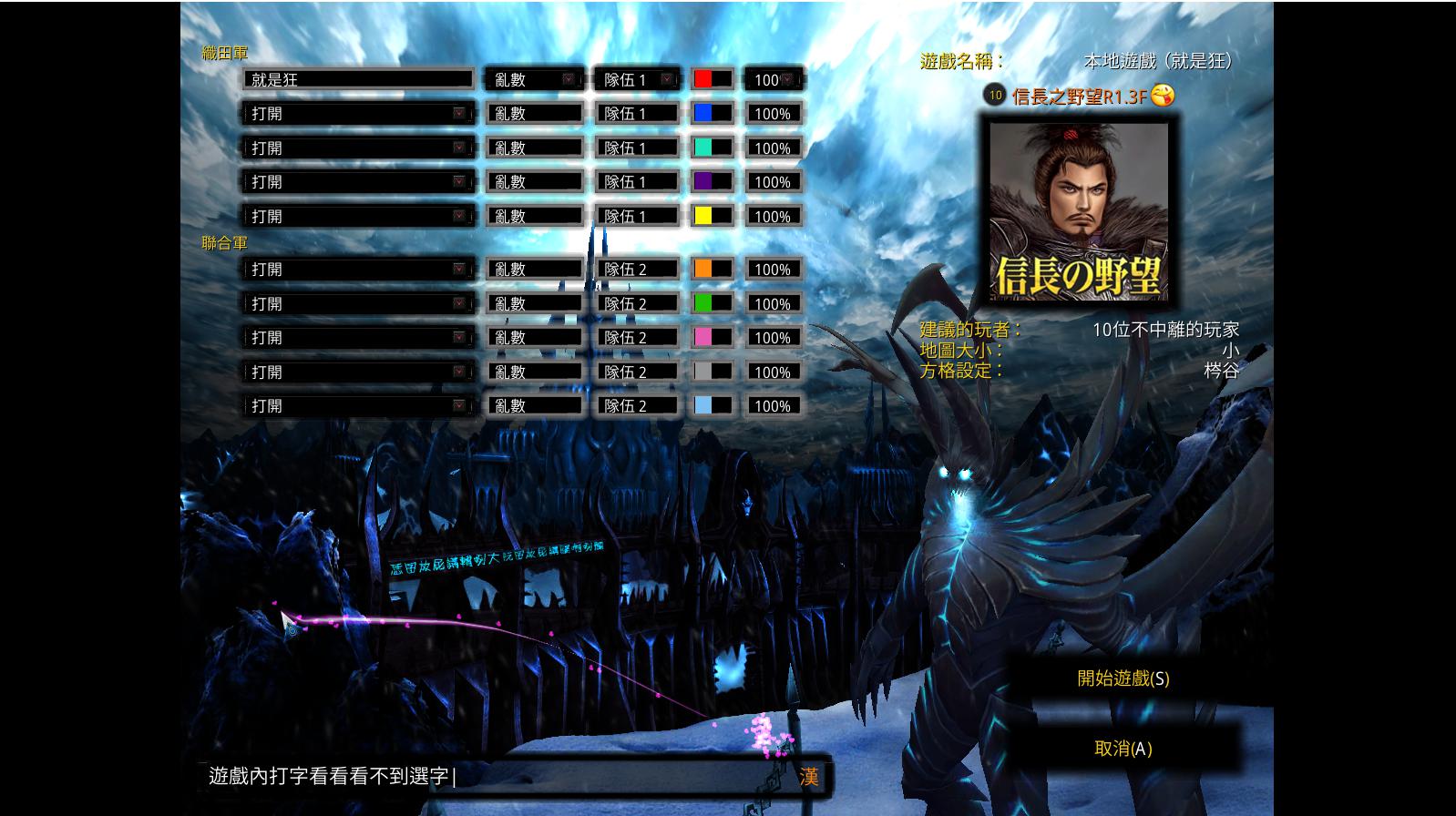
Task: Cancel the lobby with 取消 button
Action: 1123,749
